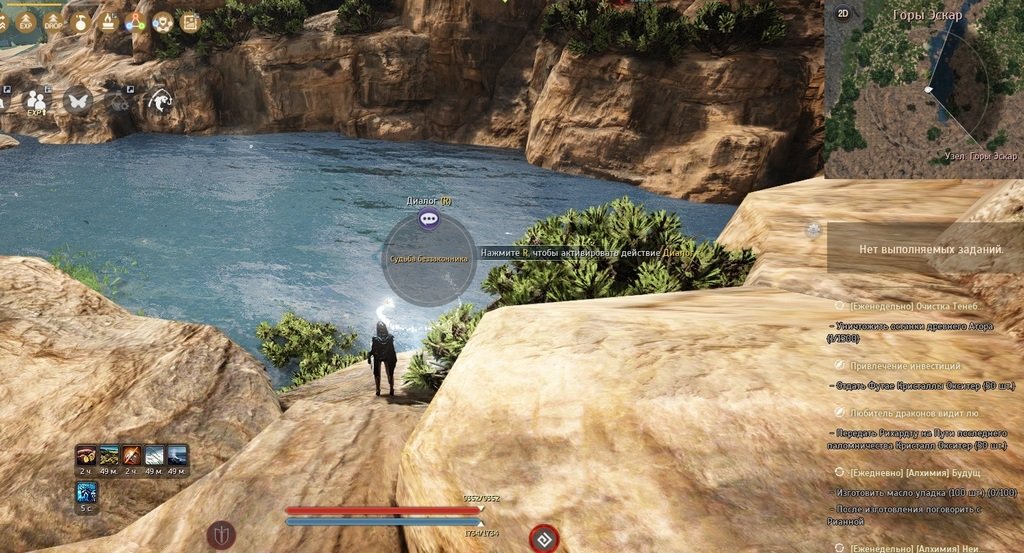This screenshot has height=553, width=1024.
Task: Click the 5-second blue buff icon
Action: click(87, 492)
